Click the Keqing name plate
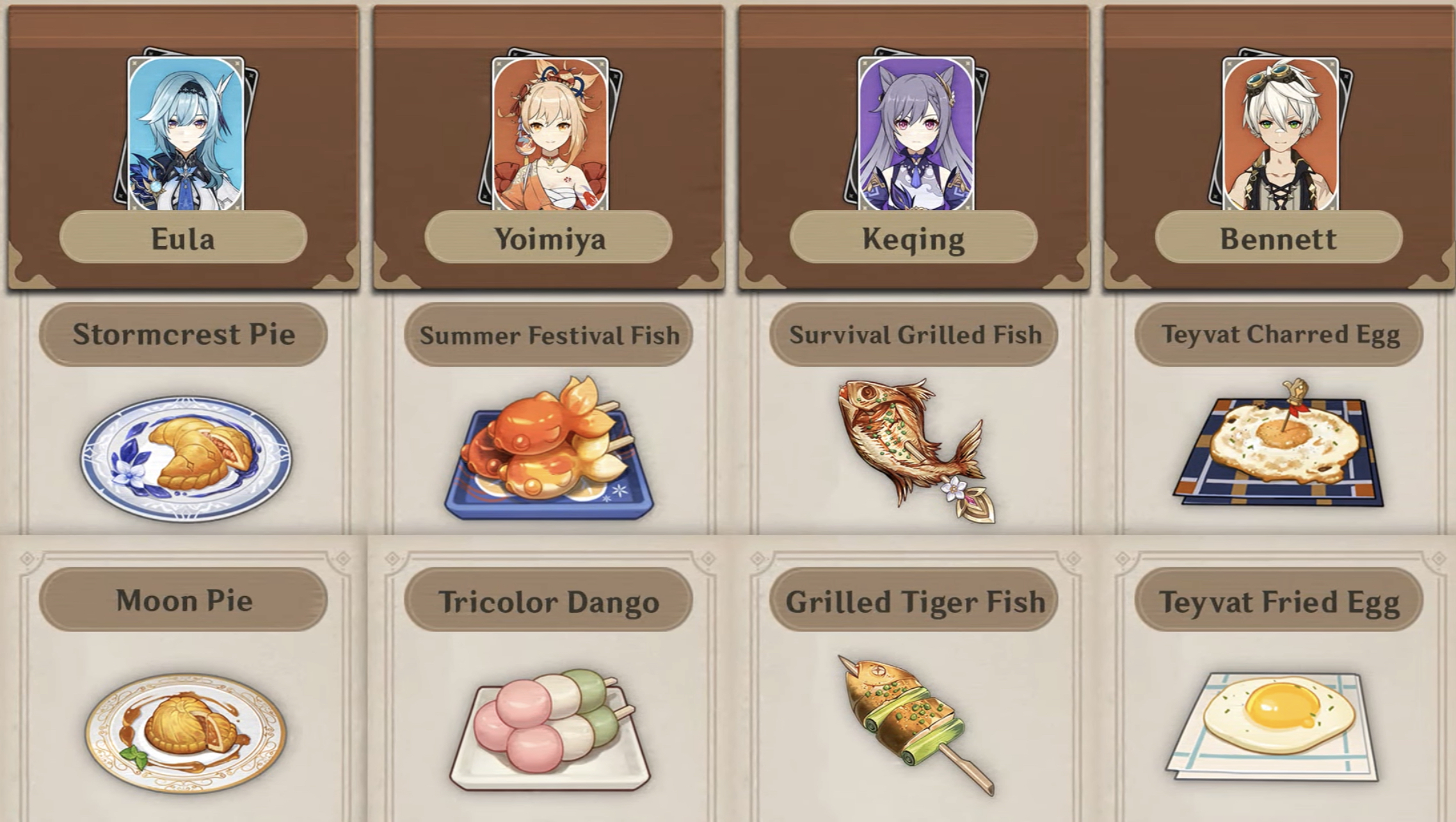The height and width of the screenshot is (822, 1456). click(912, 240)
